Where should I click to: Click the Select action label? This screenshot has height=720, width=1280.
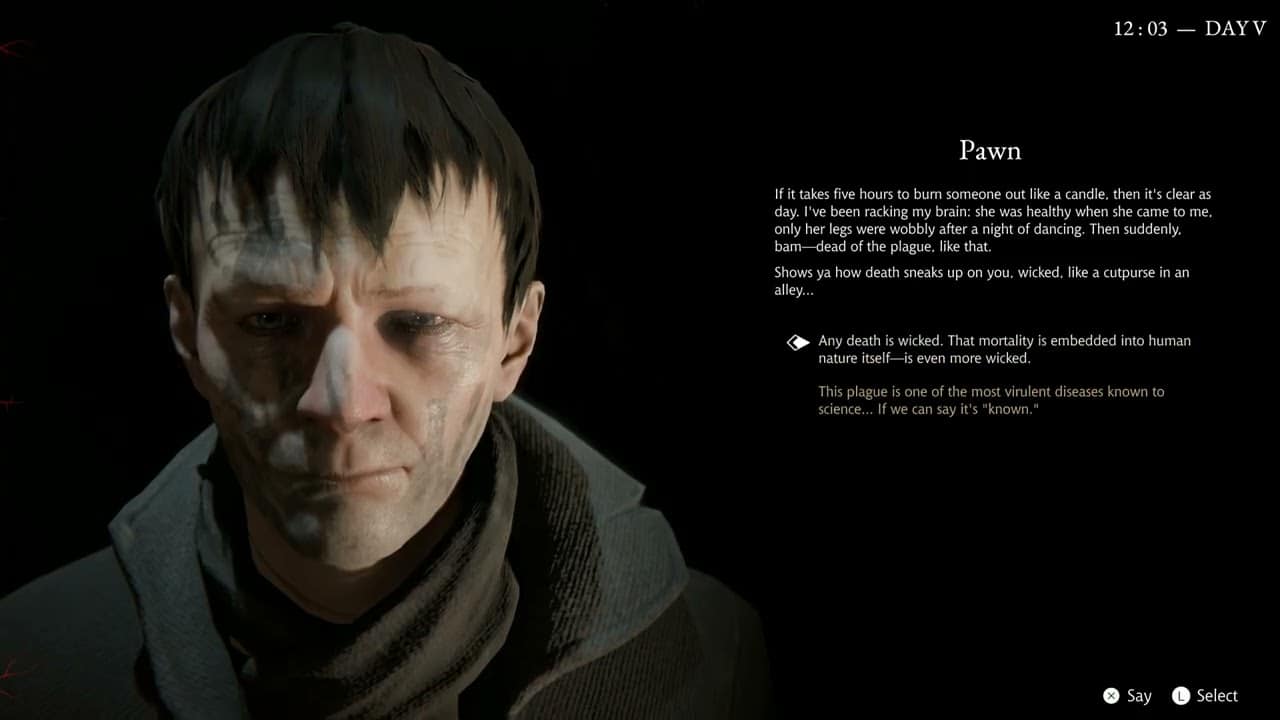coord(1217,695)
